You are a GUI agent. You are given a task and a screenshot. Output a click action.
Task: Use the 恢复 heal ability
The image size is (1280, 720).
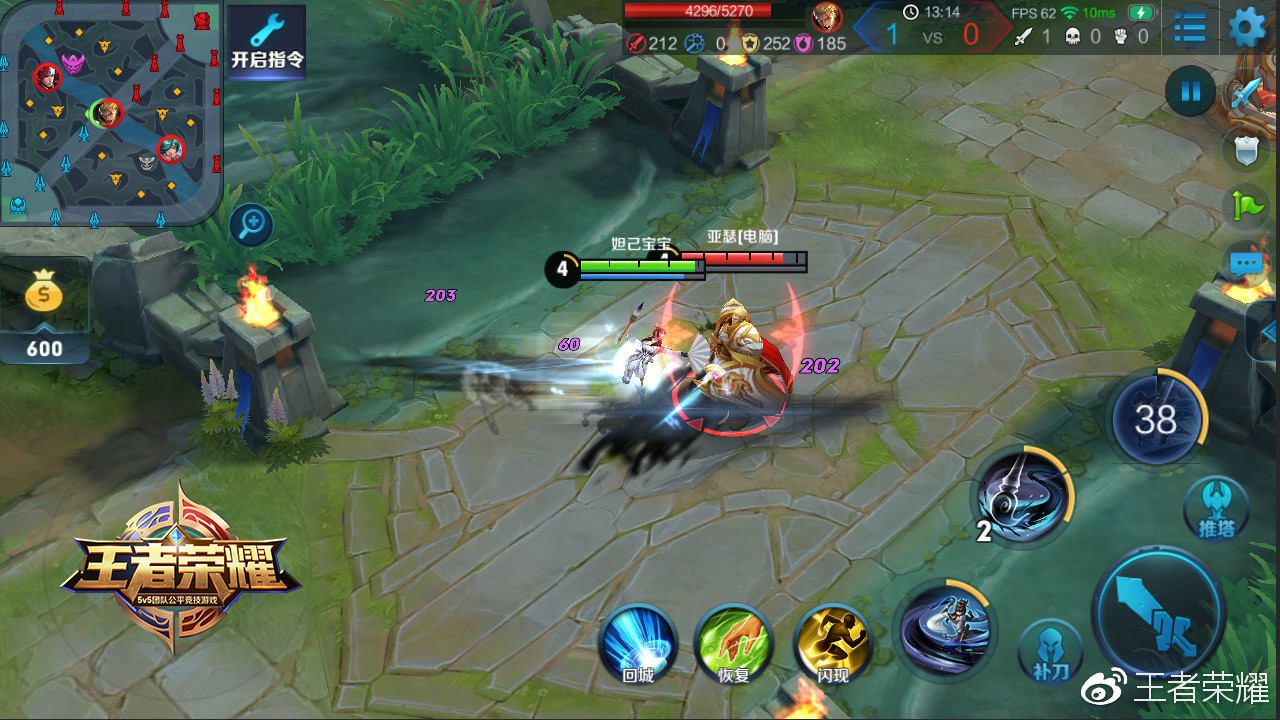tap(734, 642)
